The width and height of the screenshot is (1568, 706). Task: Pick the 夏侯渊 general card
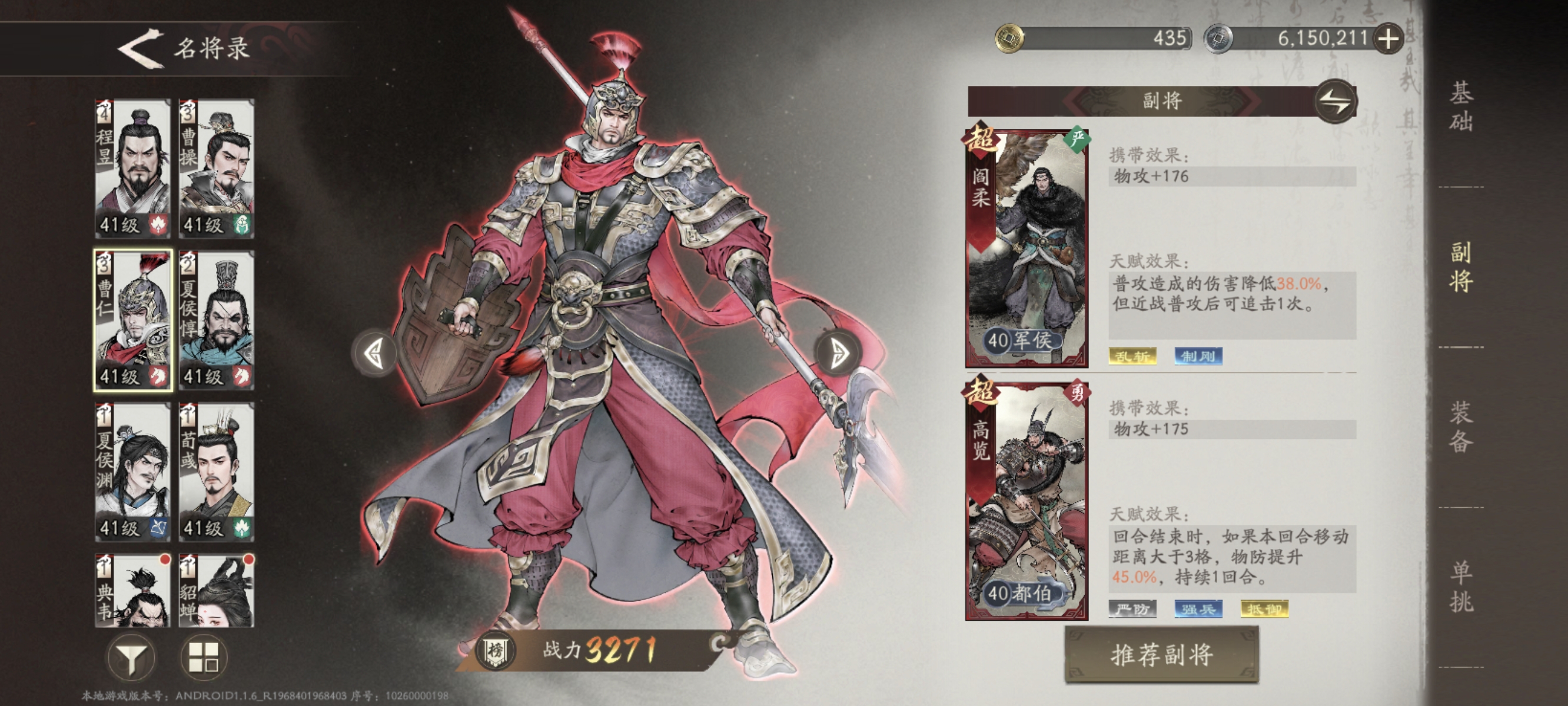tap(132, 472)
